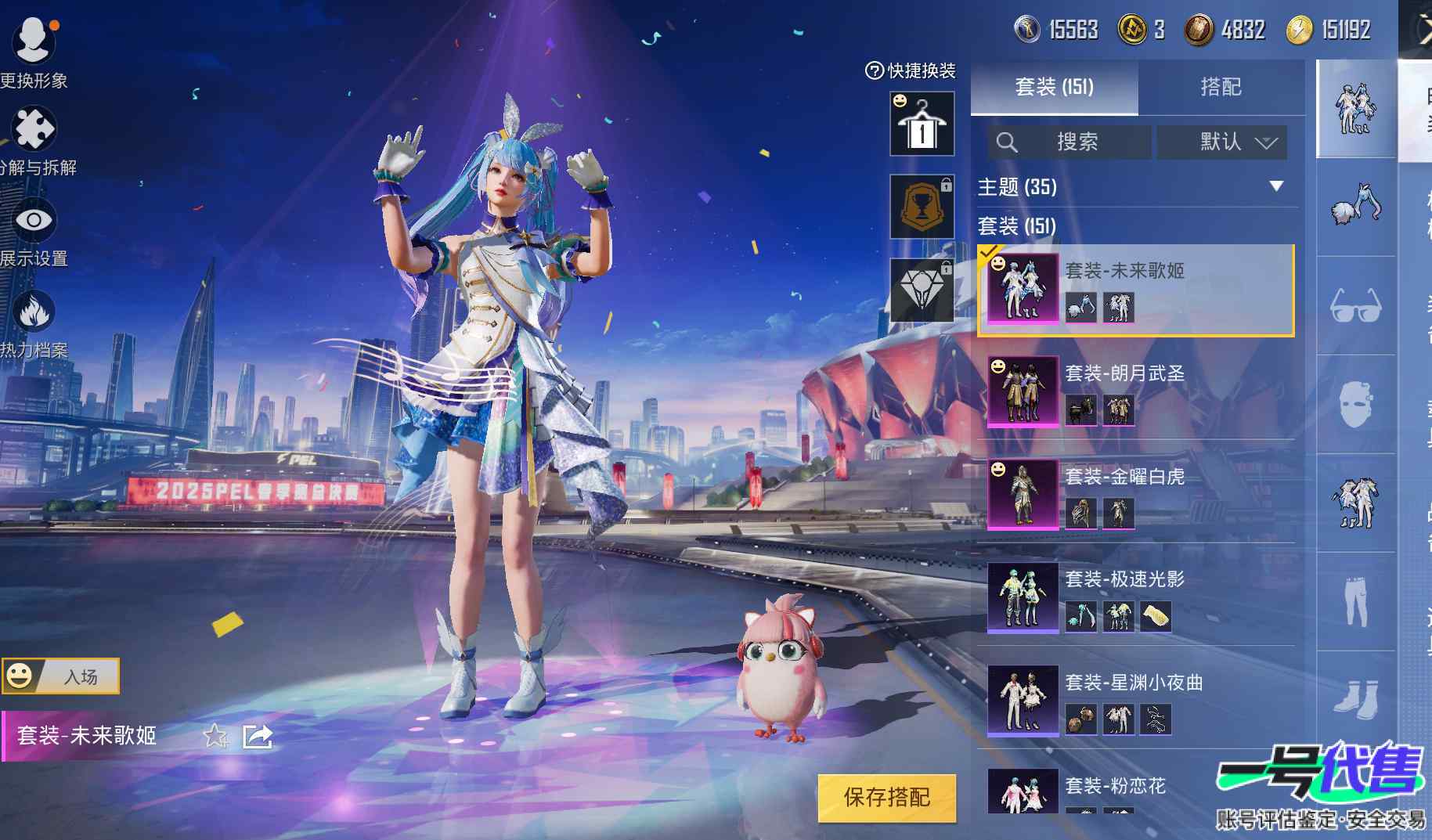Click the 入场 entrance emote button
Viewport: 1432px width, 840px height.
tap(61, 676)
